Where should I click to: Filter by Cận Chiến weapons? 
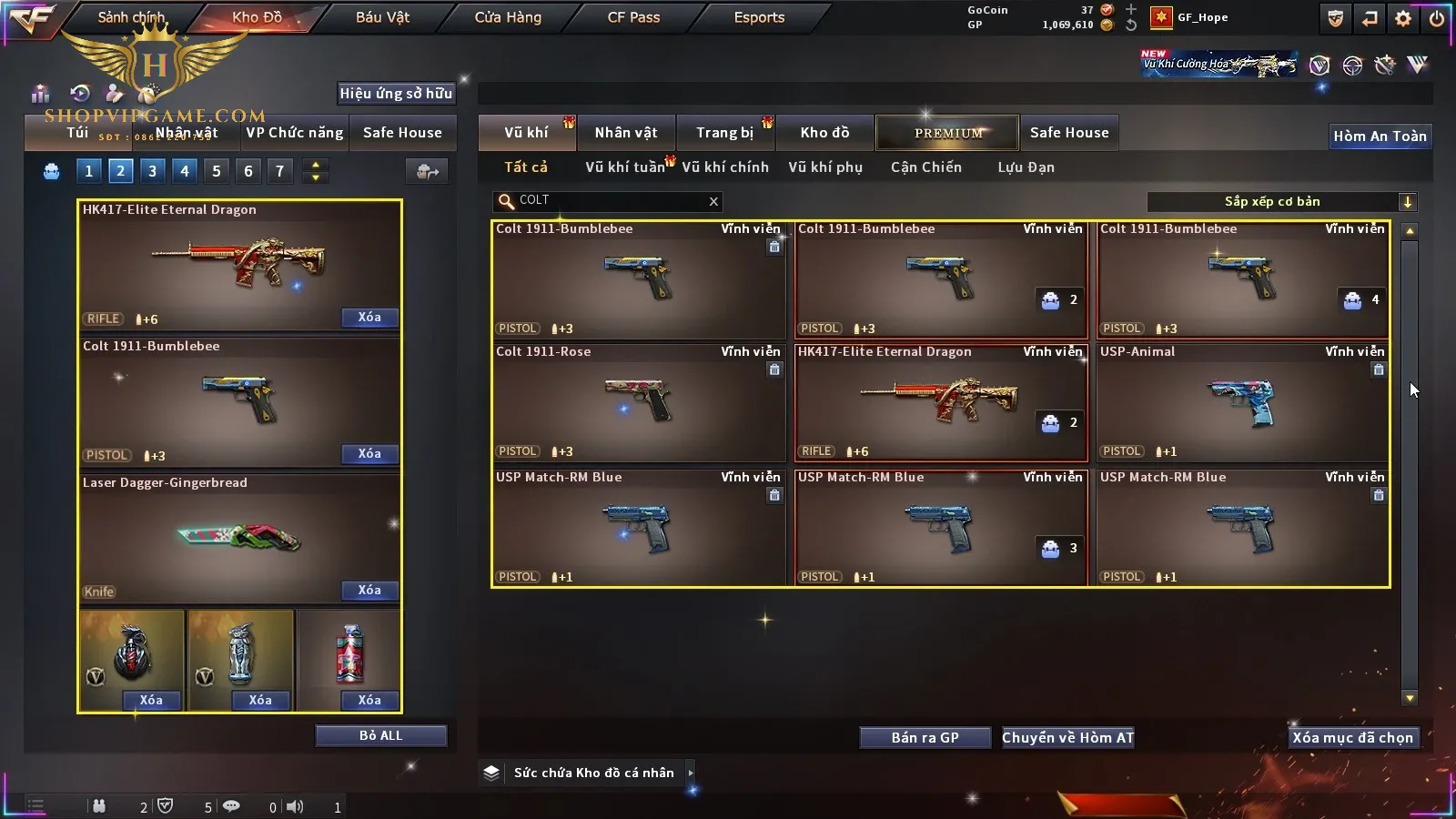pos(925,167)
